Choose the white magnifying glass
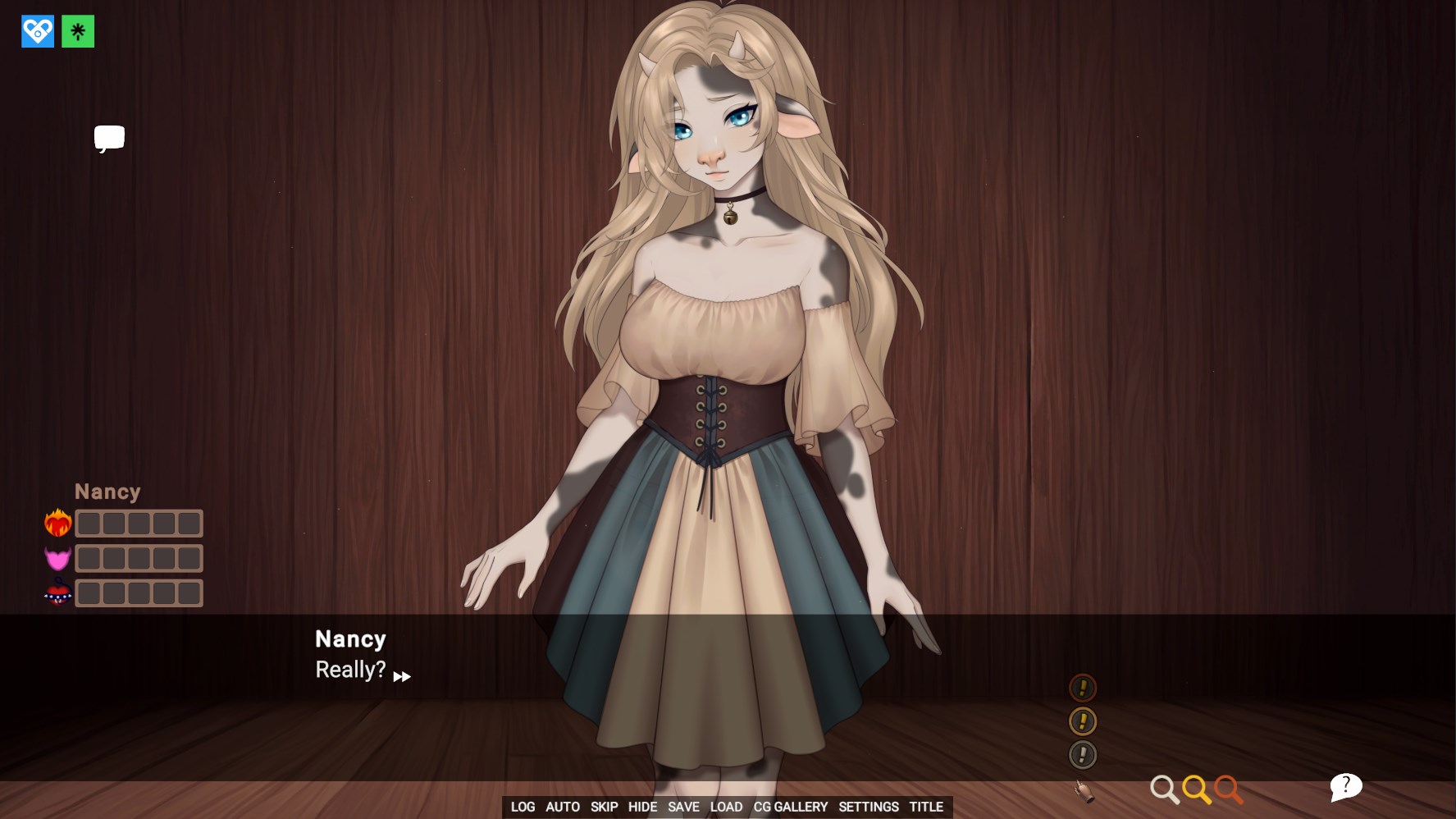Viewport: 1456px width, 819px height. pyautogui.click(x=1163, y=789)
